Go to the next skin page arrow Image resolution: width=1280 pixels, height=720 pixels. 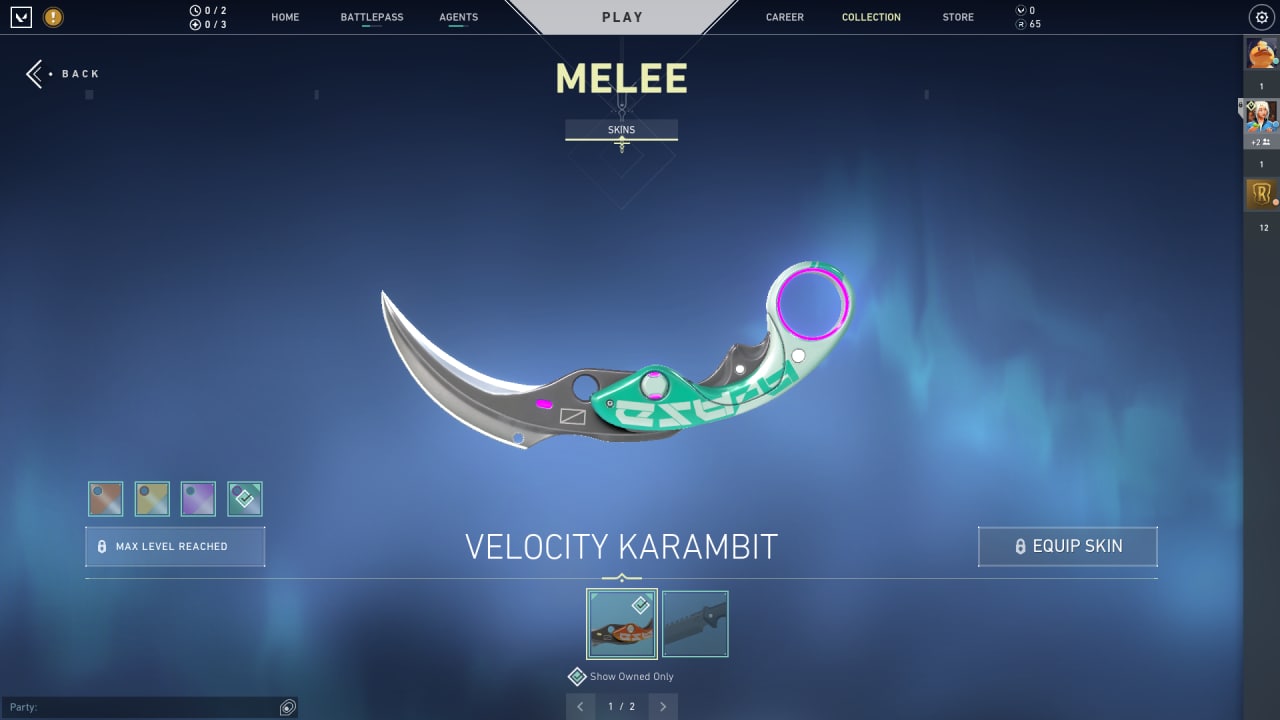pos(662,707)
